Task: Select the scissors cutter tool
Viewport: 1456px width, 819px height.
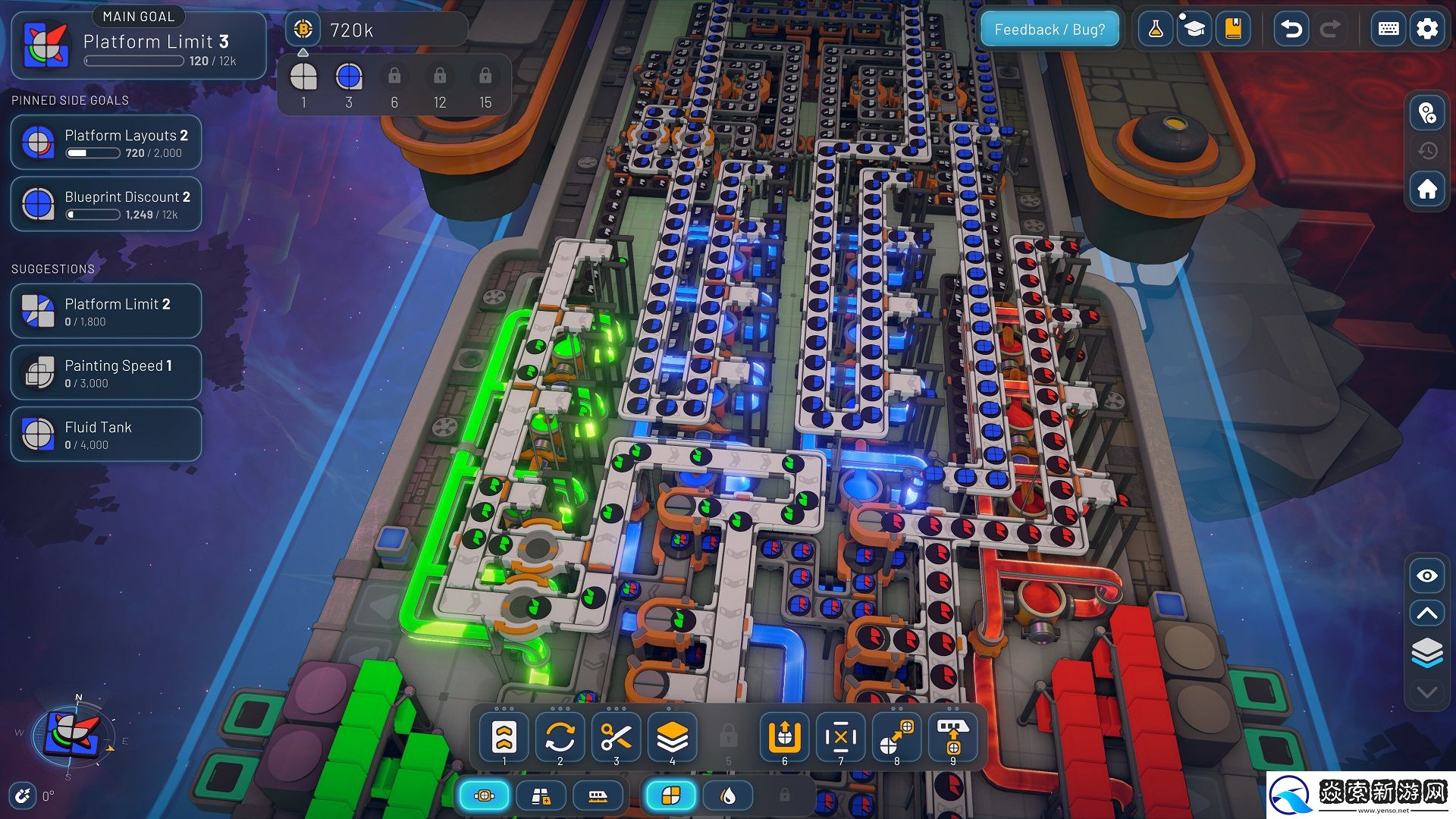Action: coord(616,736)
